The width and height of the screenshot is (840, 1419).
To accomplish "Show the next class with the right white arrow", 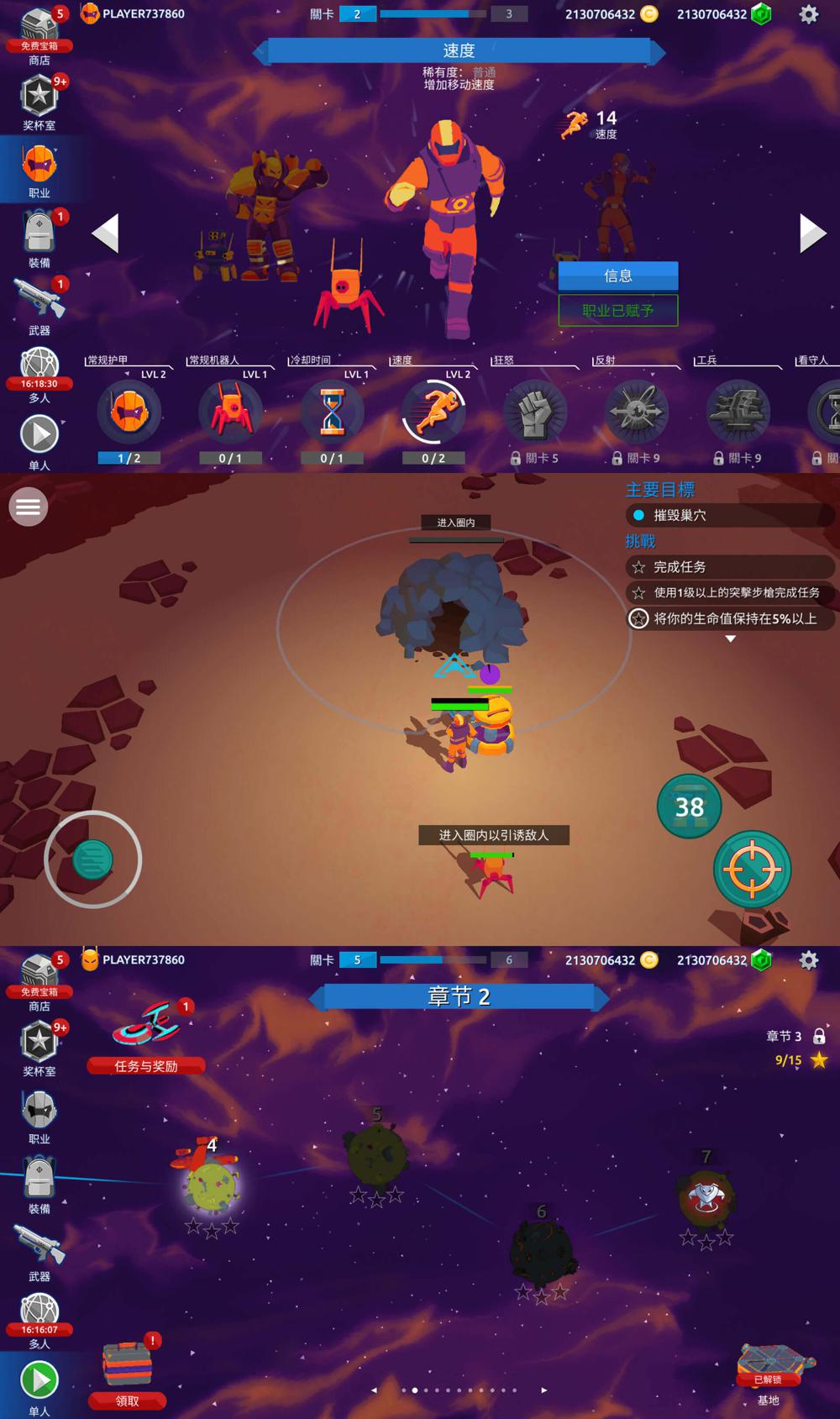I will coord(811,233).
